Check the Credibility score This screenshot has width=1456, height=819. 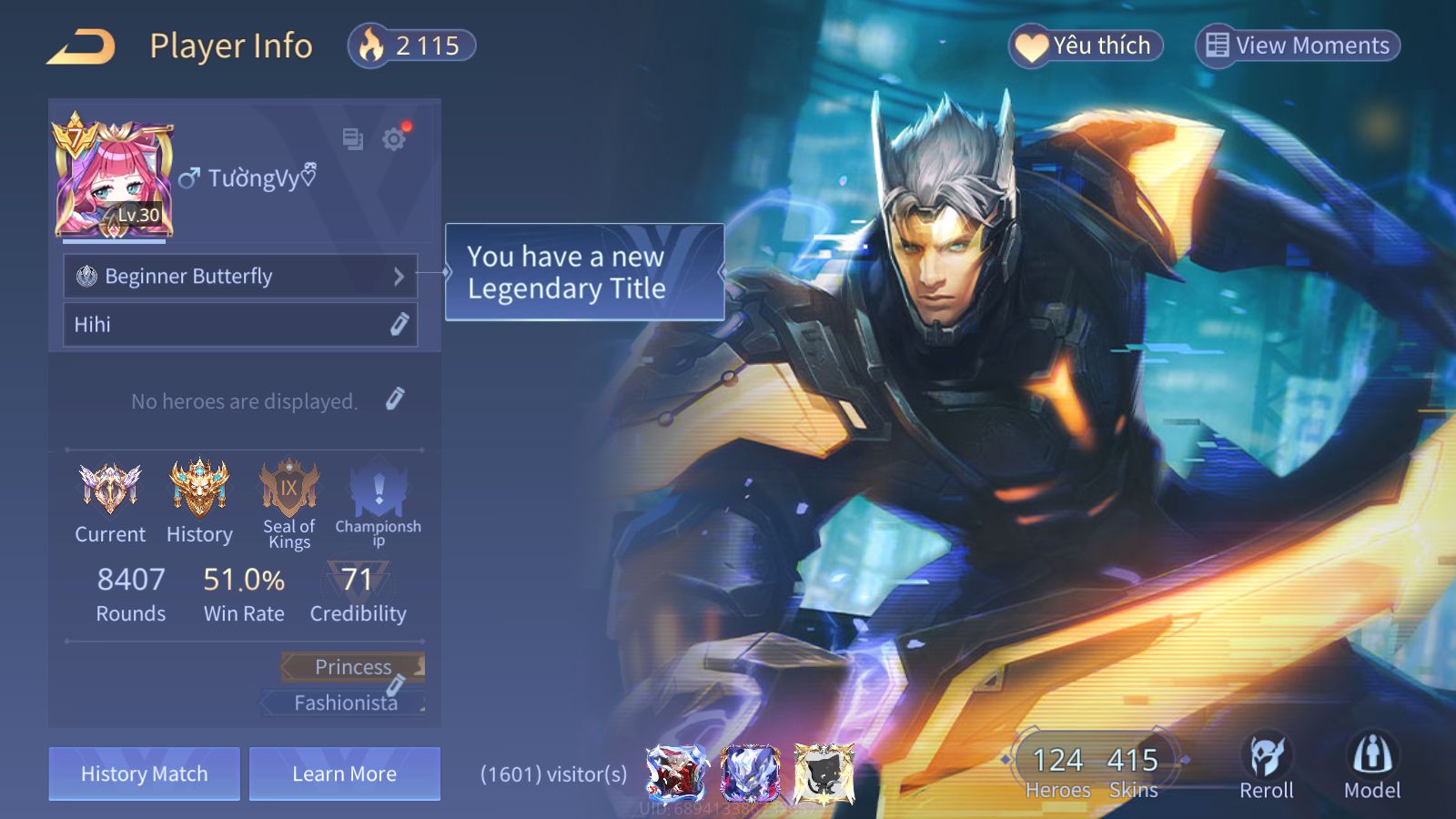(358, 593)
